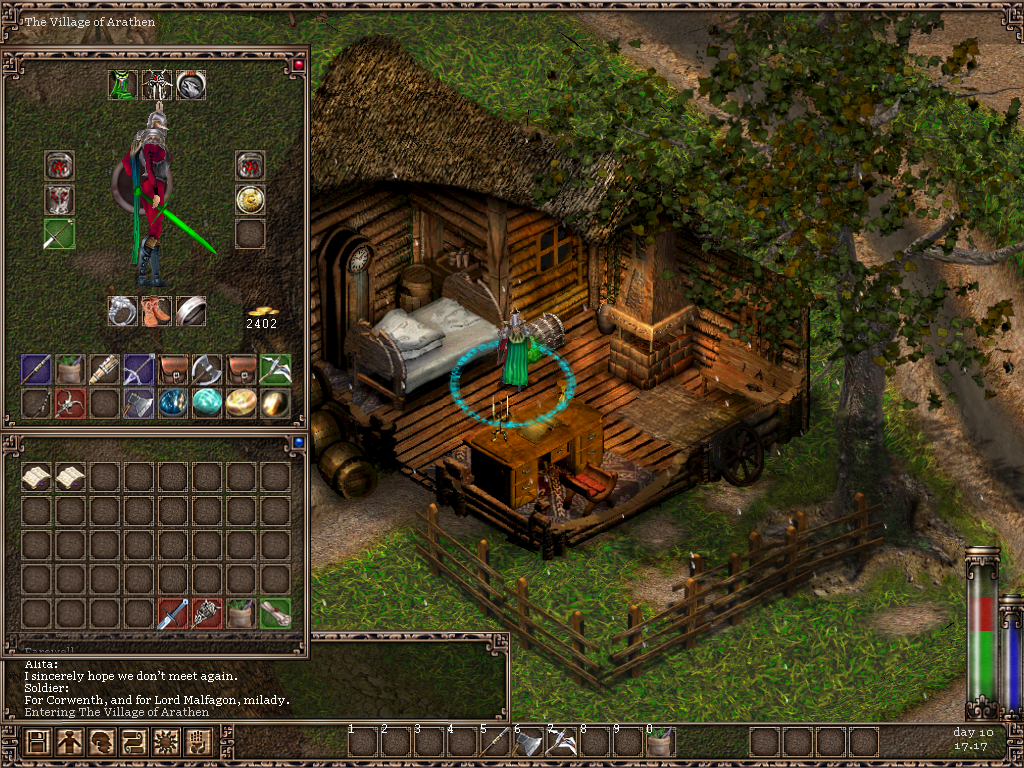The width and height of the screenshot is (1024, 768).
Task: Select the equipped leather boots slot
Action: pos(157,311)
